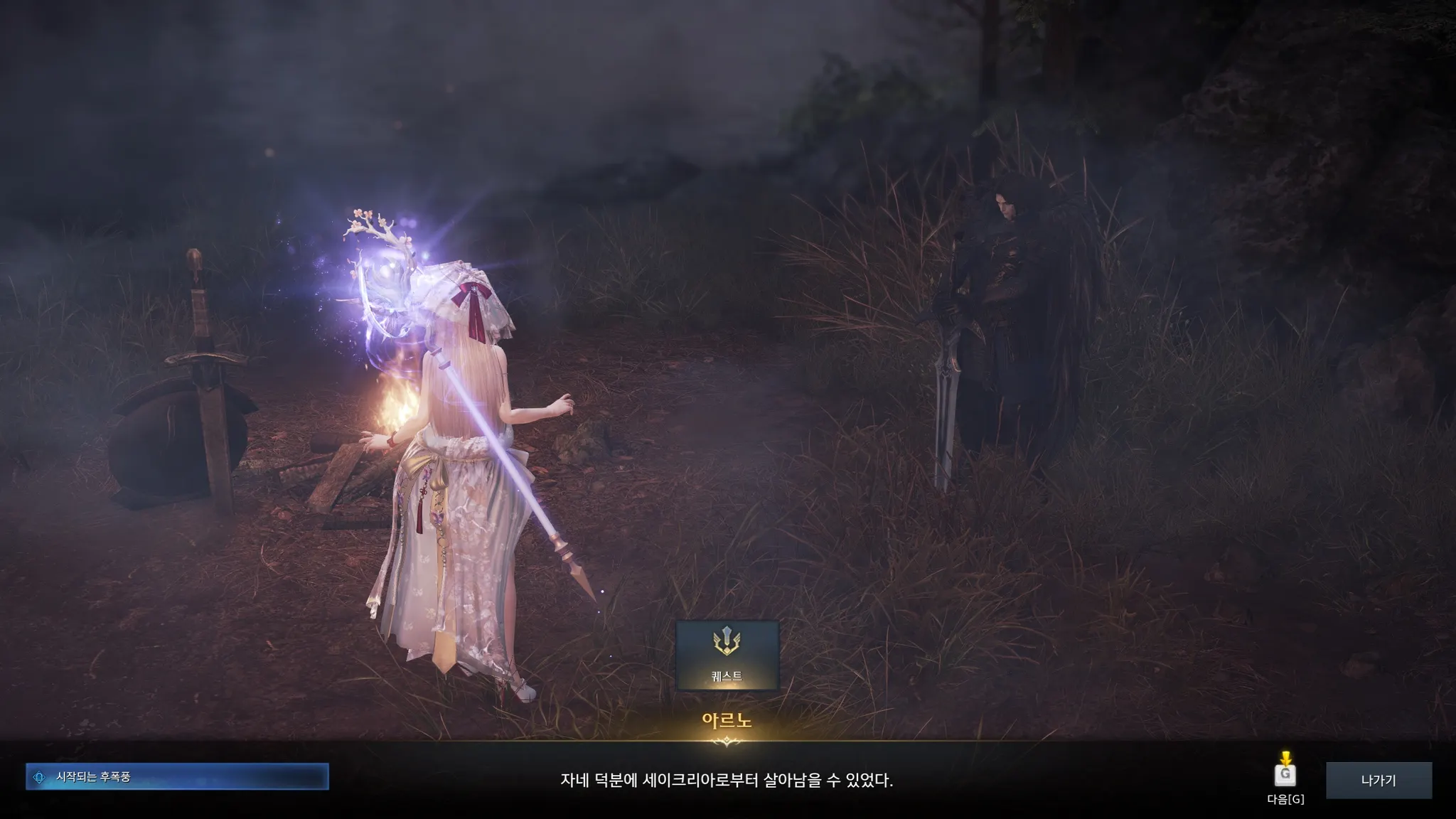Screen dimensions: 1456x819
Task: Advance dialogue with the 다음 button
Action: pyautogui.click(x=1285, y=775)
